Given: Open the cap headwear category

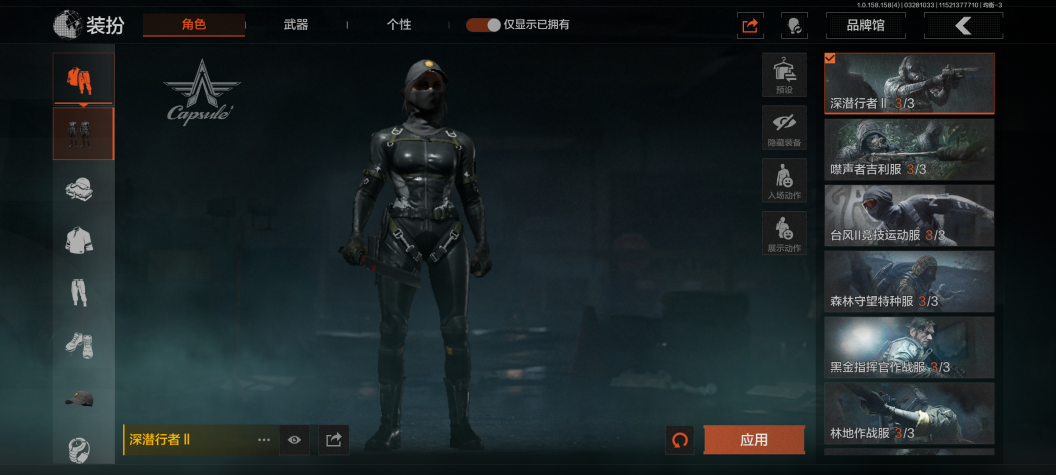Looking at the screenshot, I should [82, 398].
